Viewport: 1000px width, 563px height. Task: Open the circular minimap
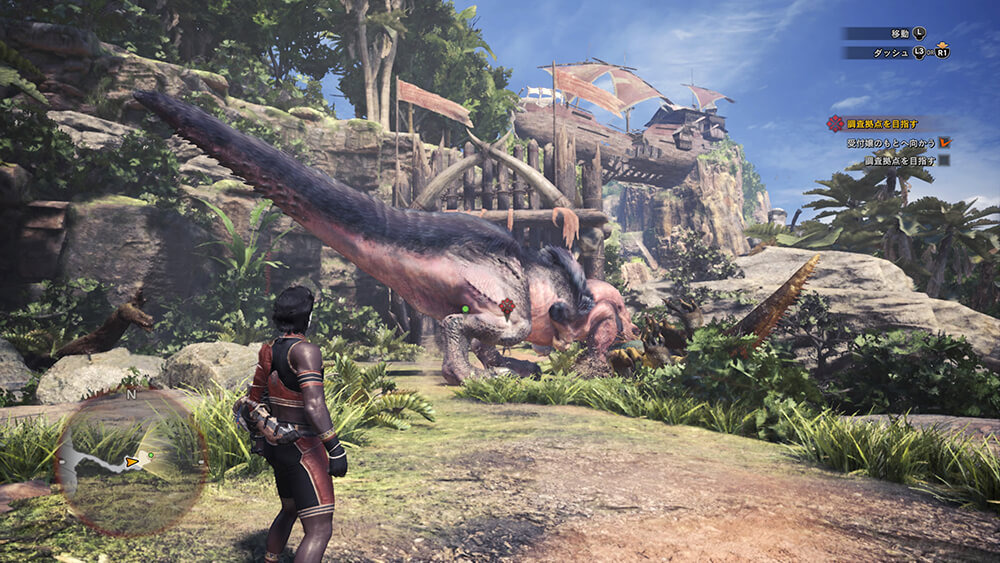pyautogui.click(x=132, y=462)
